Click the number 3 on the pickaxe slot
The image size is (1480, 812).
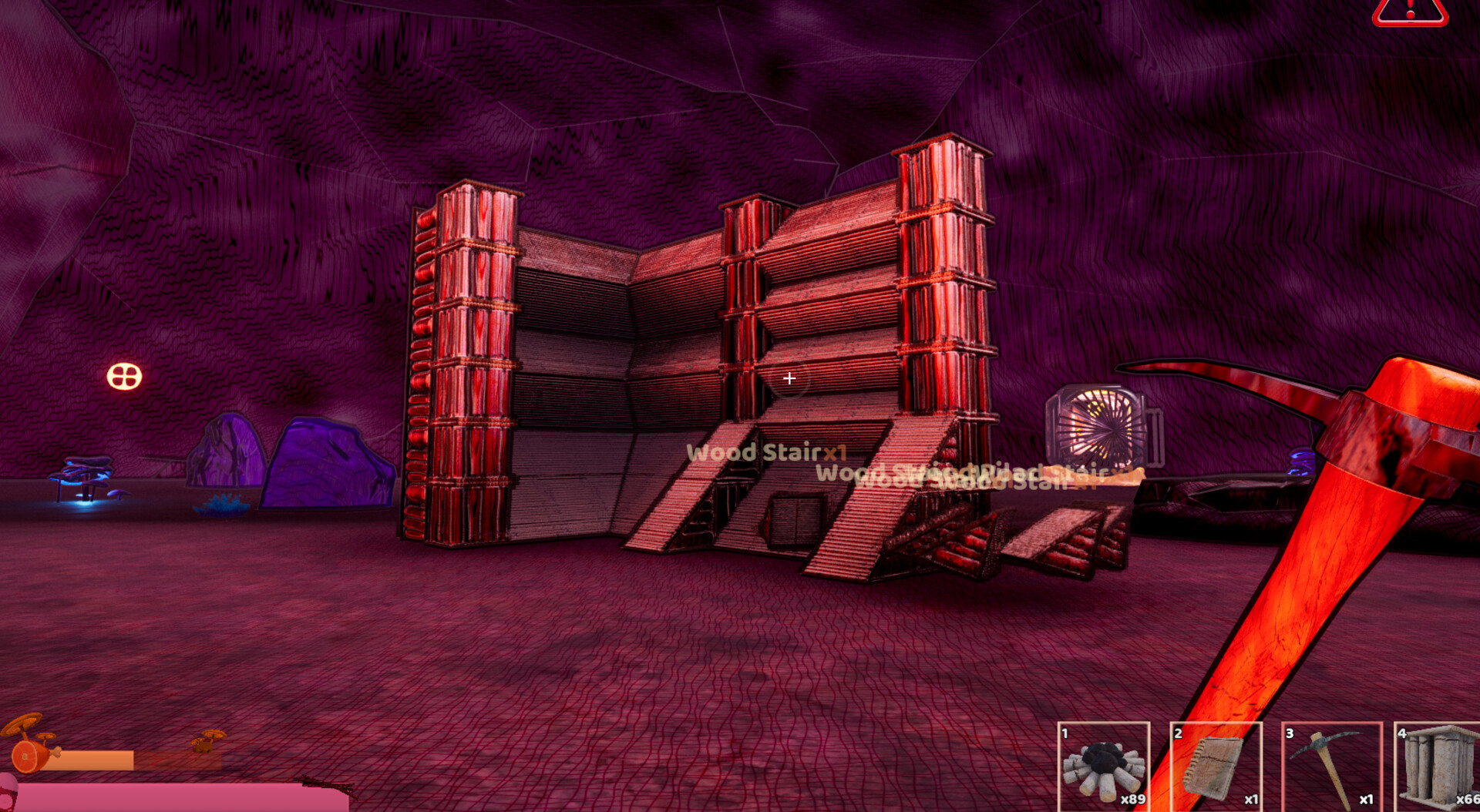point(1292,735)
